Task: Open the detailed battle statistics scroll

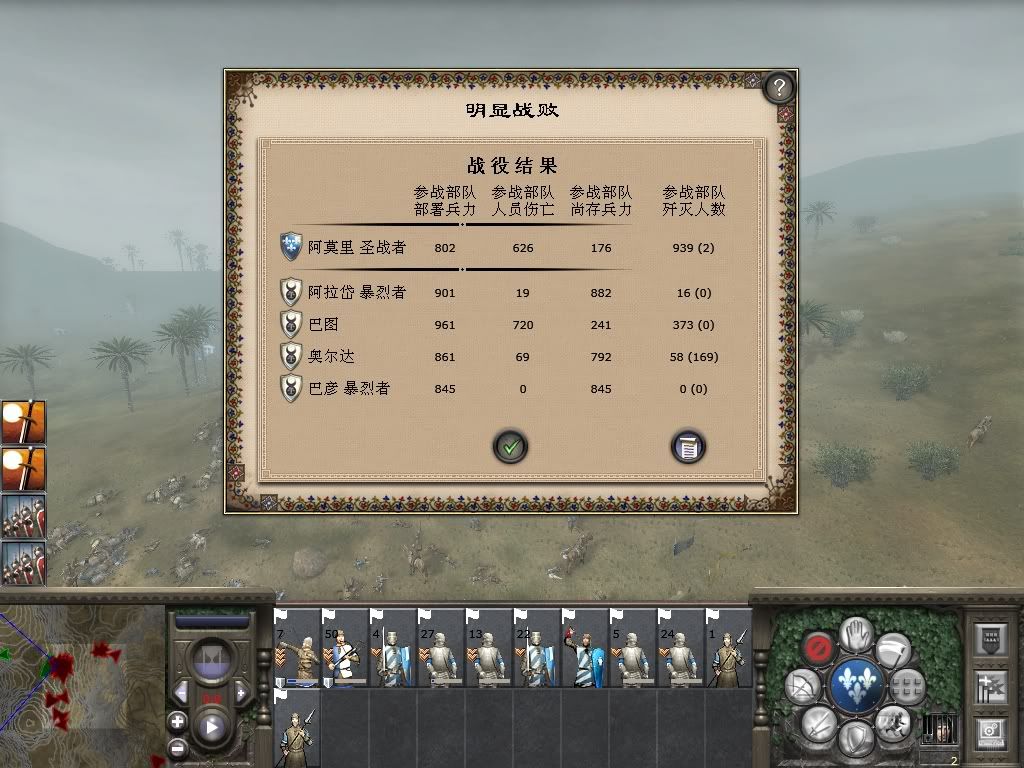Action: 688,446
